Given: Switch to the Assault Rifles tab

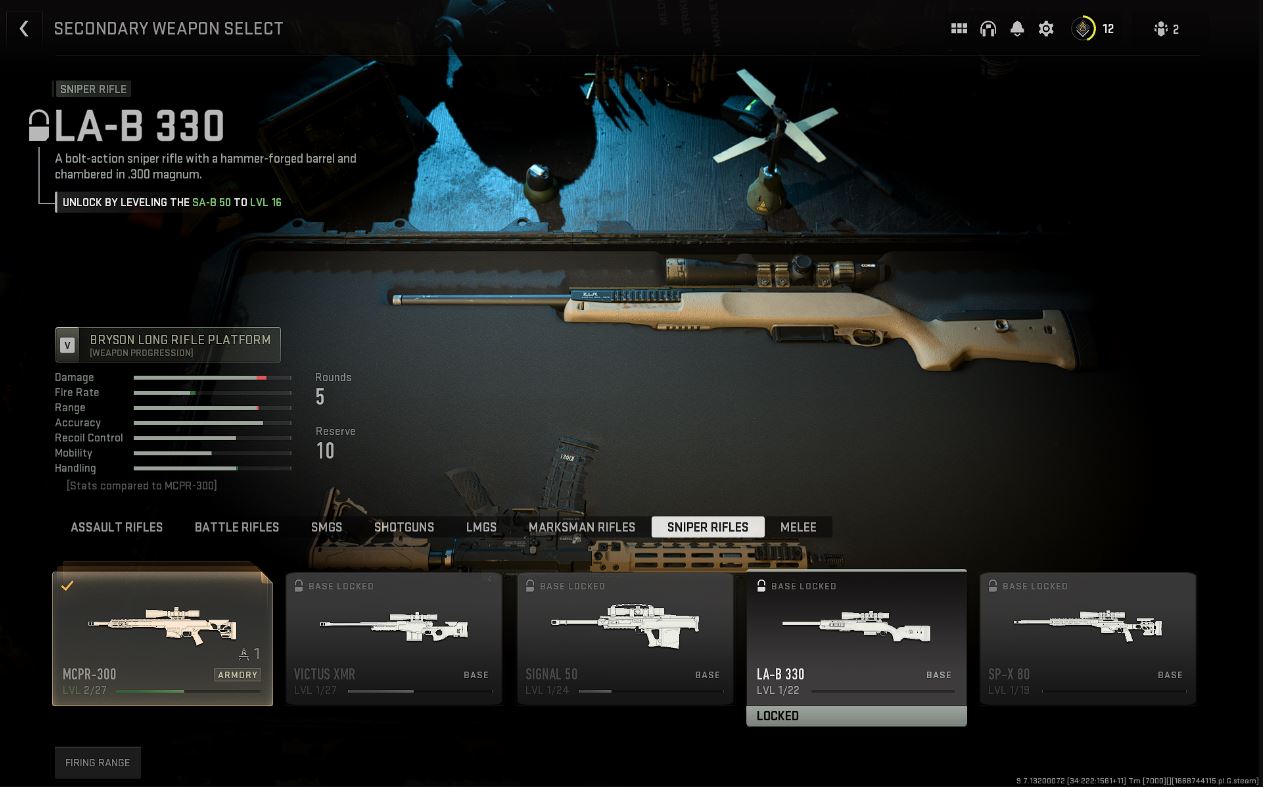Looking at the screenshot, I should (116, 527).
